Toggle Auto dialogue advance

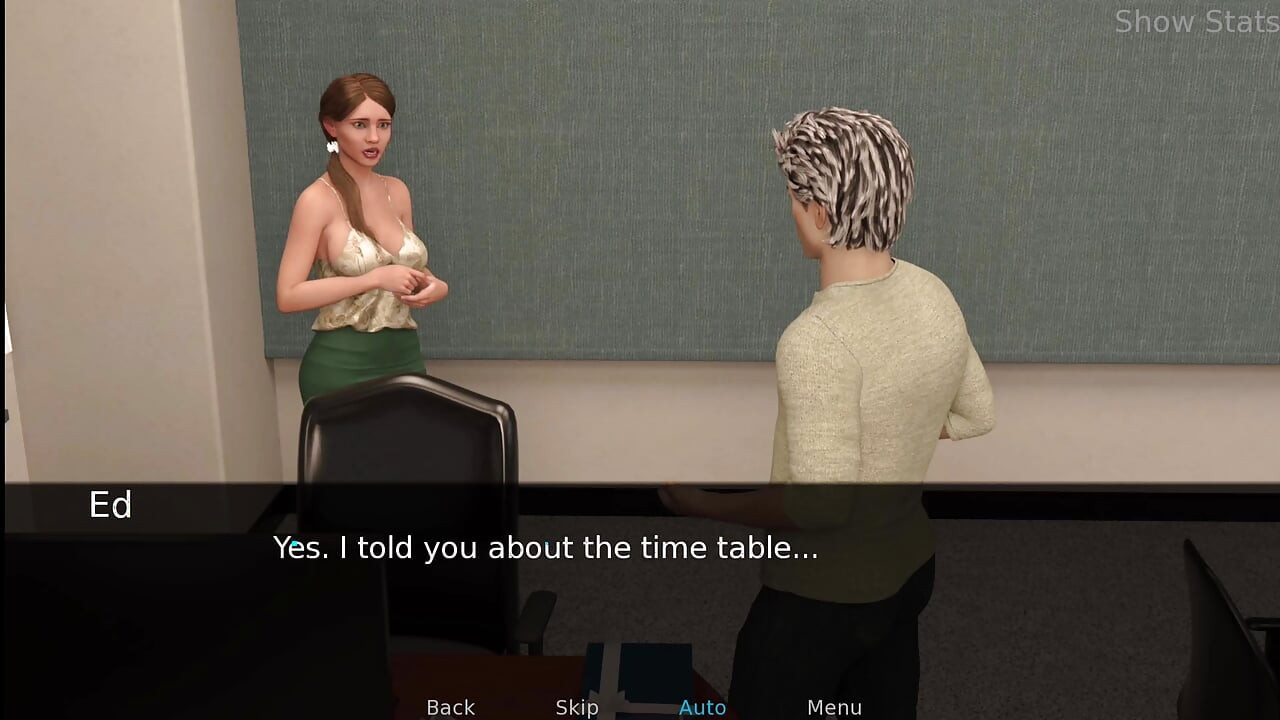click(702, 707)
